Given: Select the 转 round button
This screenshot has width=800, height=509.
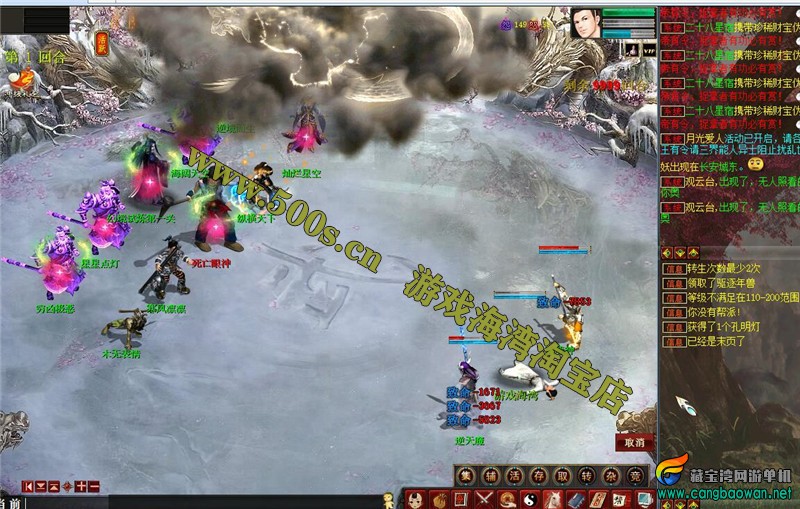Looking at the screenshot, I should point(587,475).
